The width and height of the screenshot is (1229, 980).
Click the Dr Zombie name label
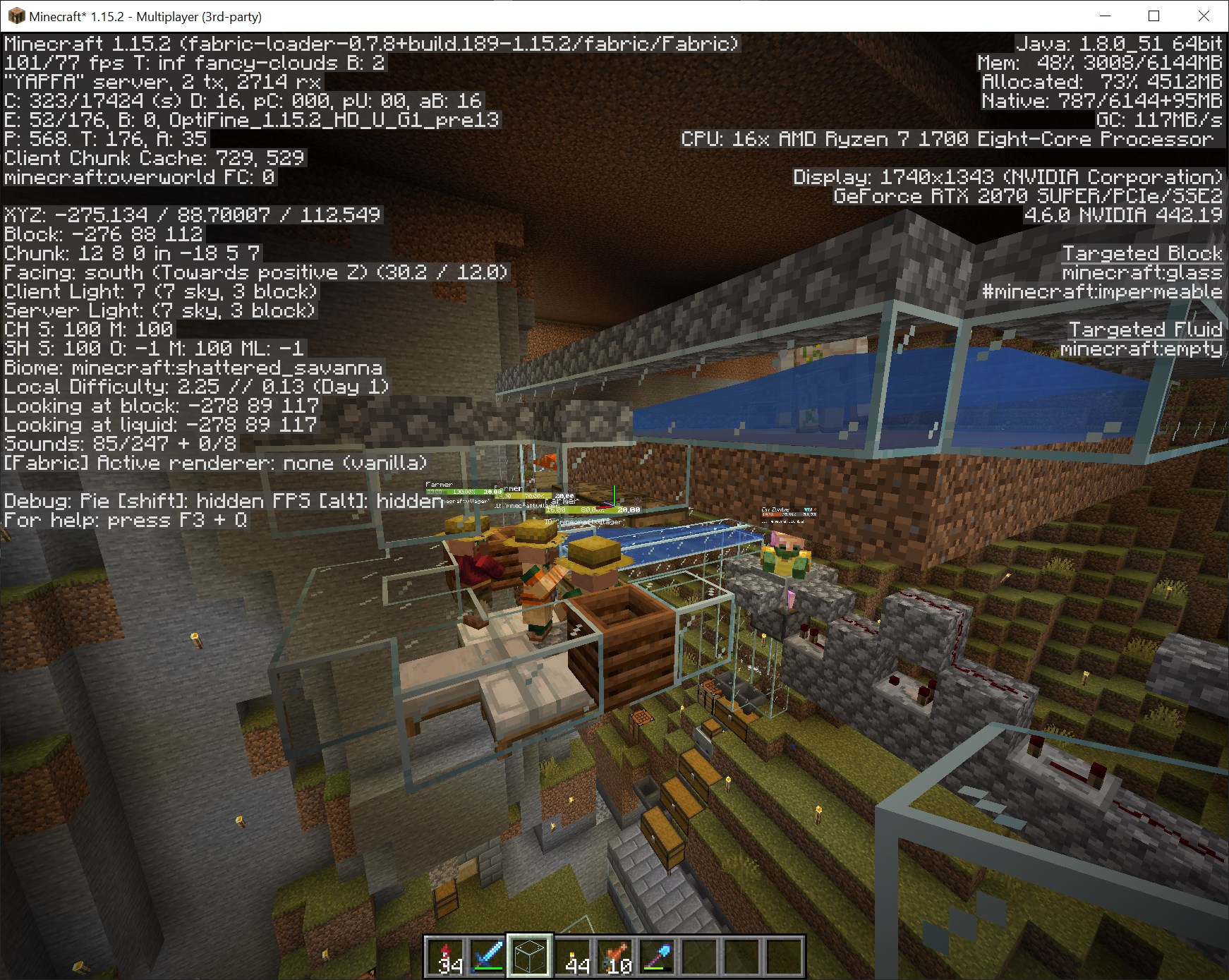[775, 509]
